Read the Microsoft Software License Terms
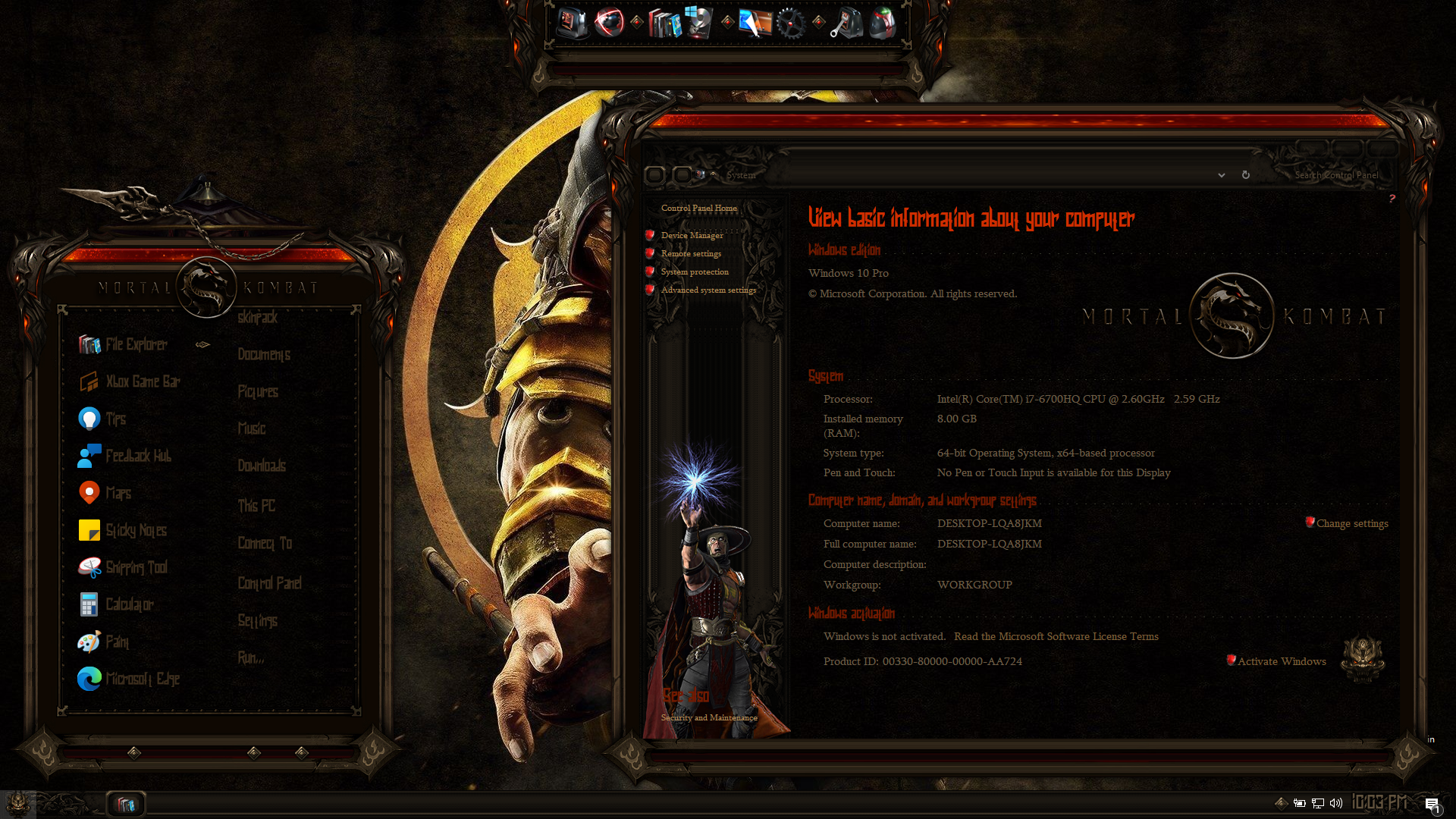The height and width of the screenshot is (819, 1456). 1056,637
